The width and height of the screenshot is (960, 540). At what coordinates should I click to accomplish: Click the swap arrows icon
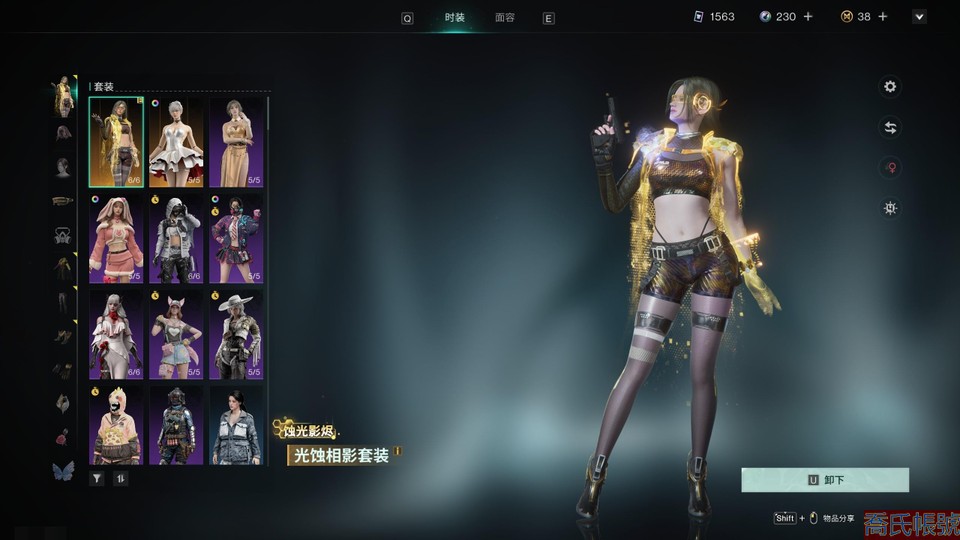tap(890, 127)
